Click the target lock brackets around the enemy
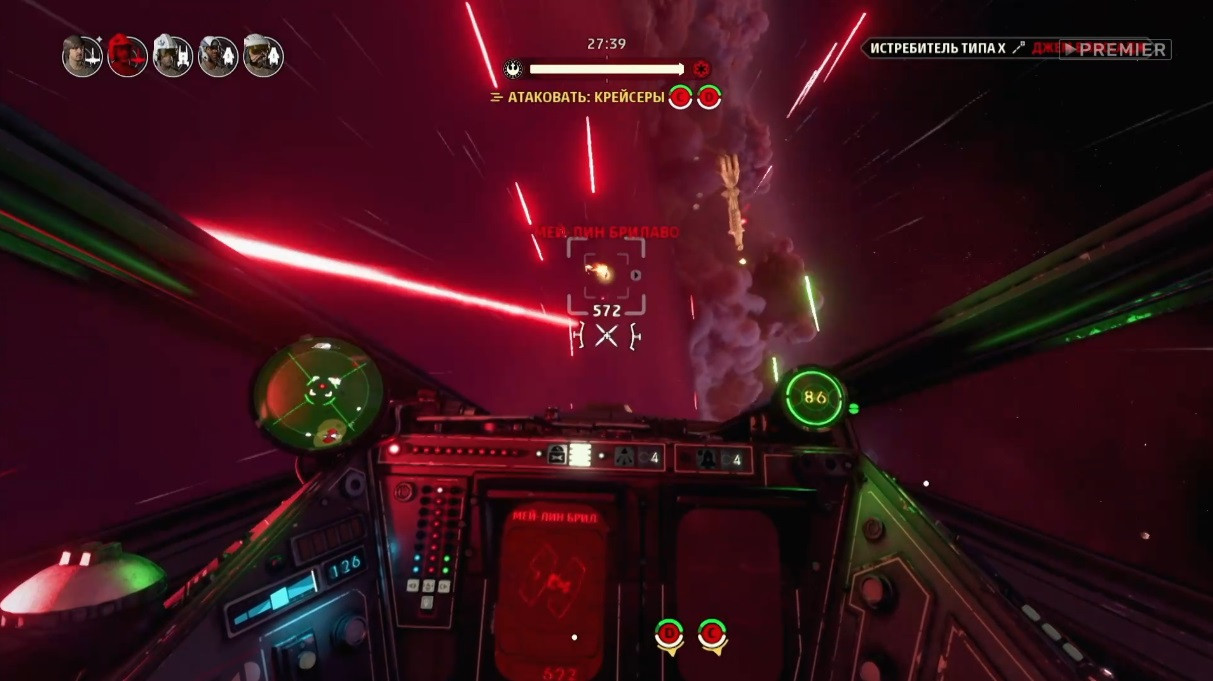The height and width of the screenshot is (681, 1213). (606, 275)
